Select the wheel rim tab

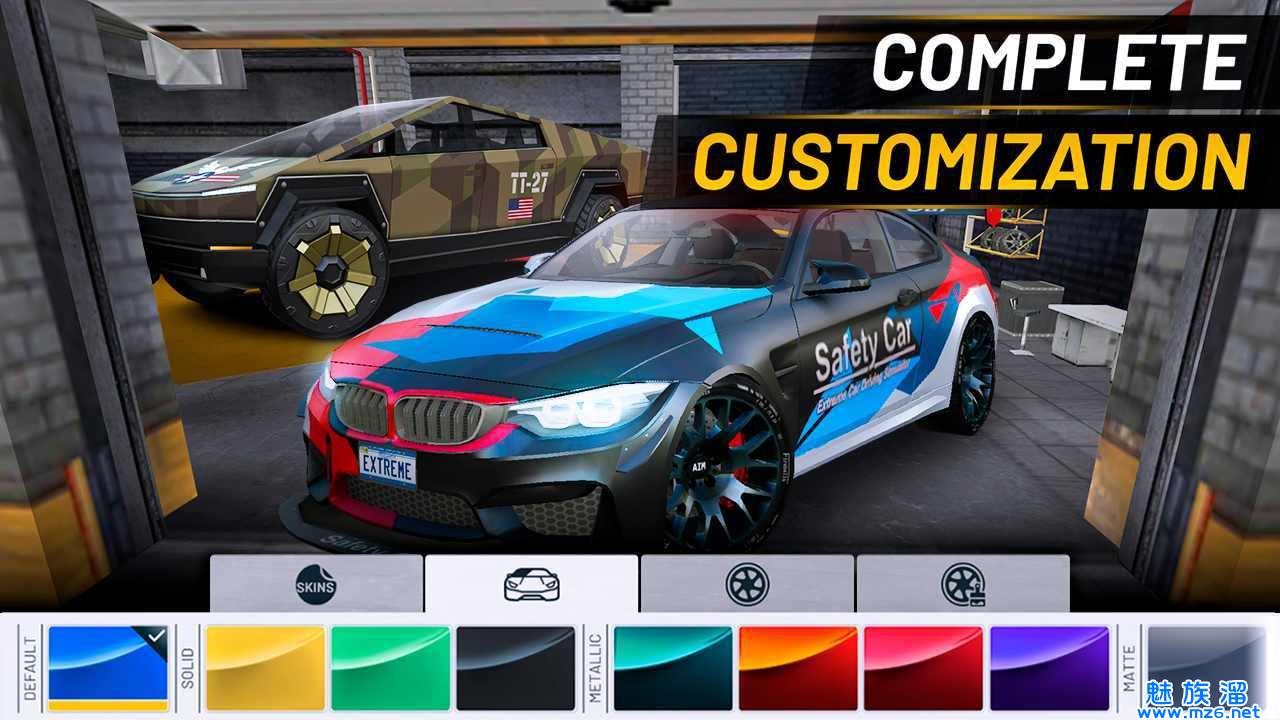(x=746, y=584)
